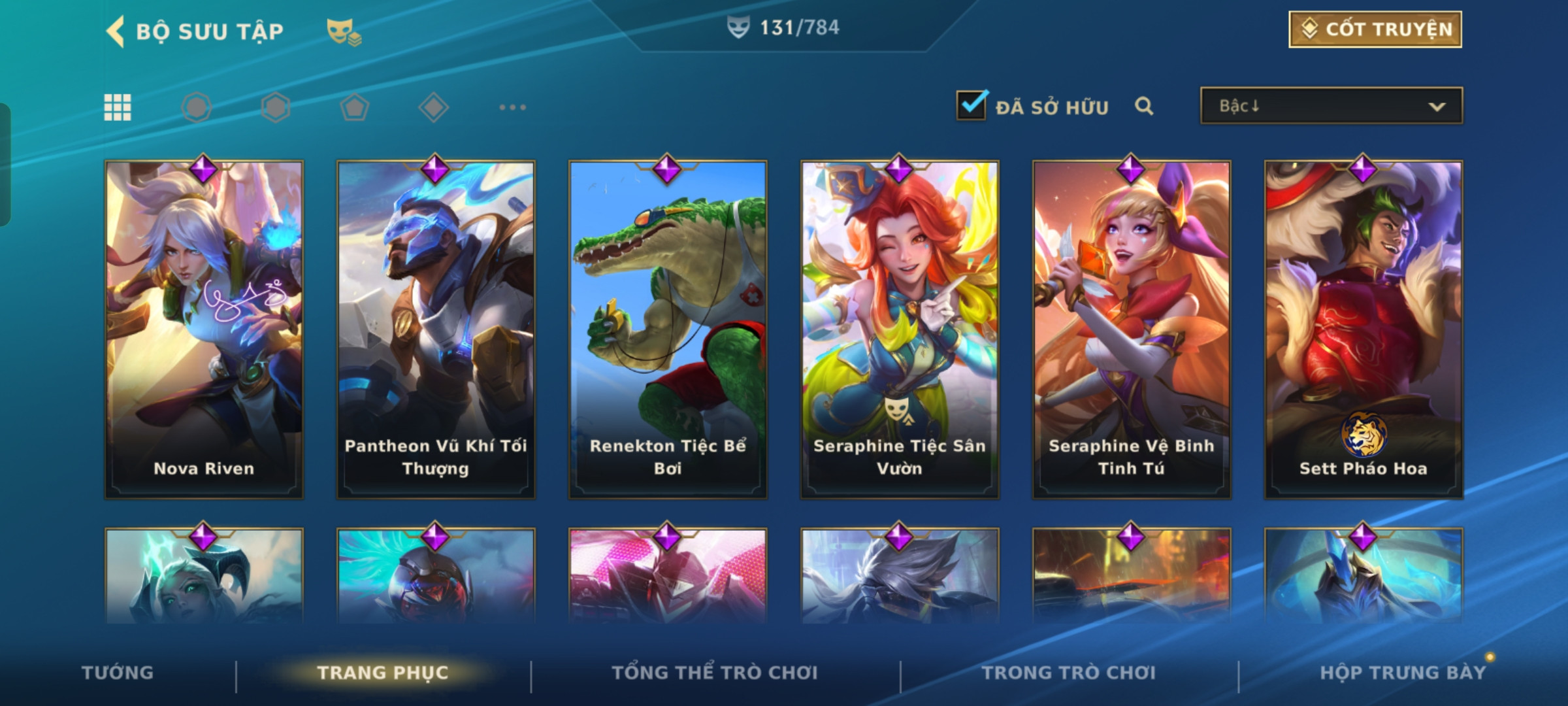Open the Nova Riven skin card

pos(204,330)
